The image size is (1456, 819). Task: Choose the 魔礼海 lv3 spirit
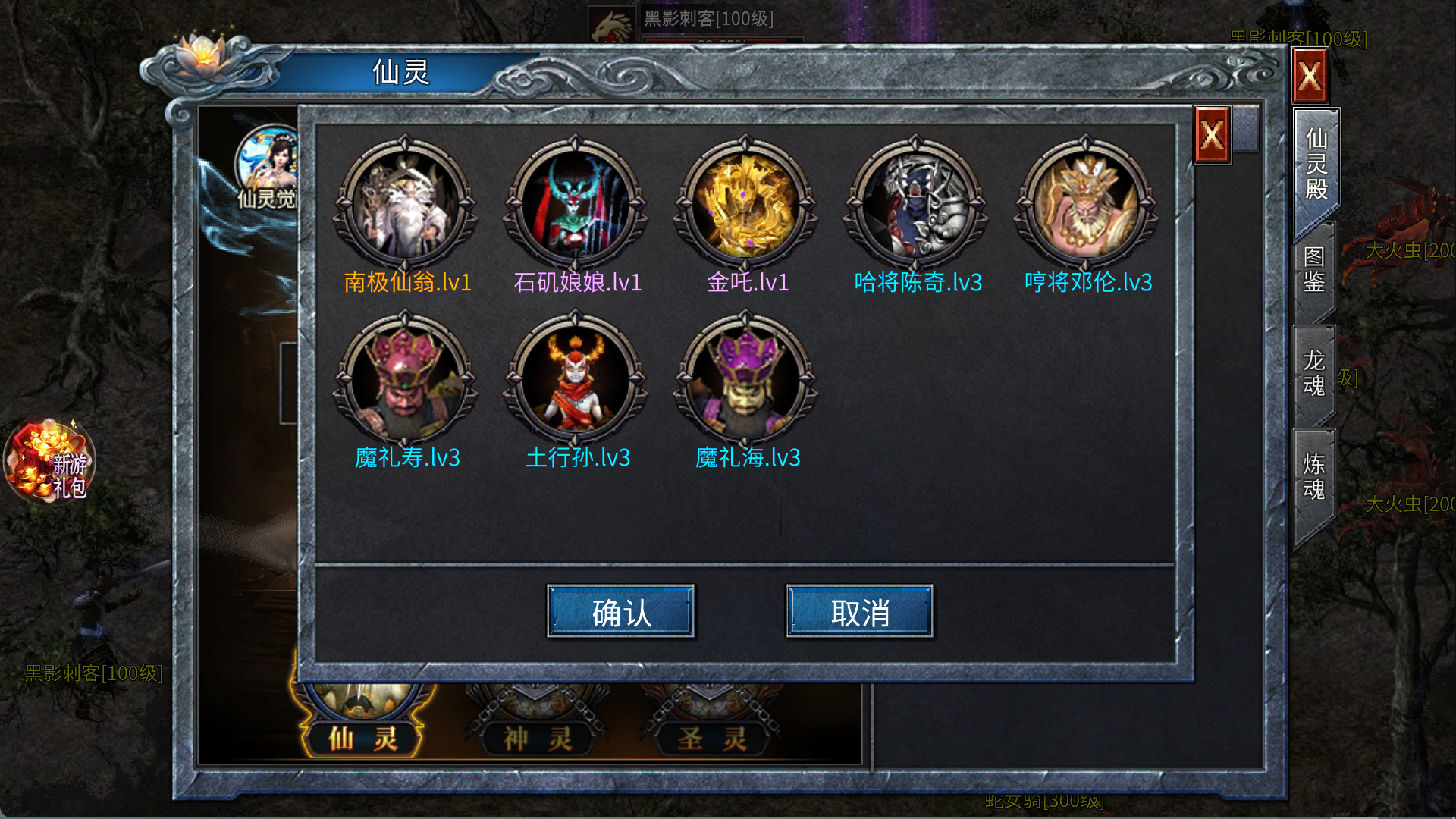point(745,378)
